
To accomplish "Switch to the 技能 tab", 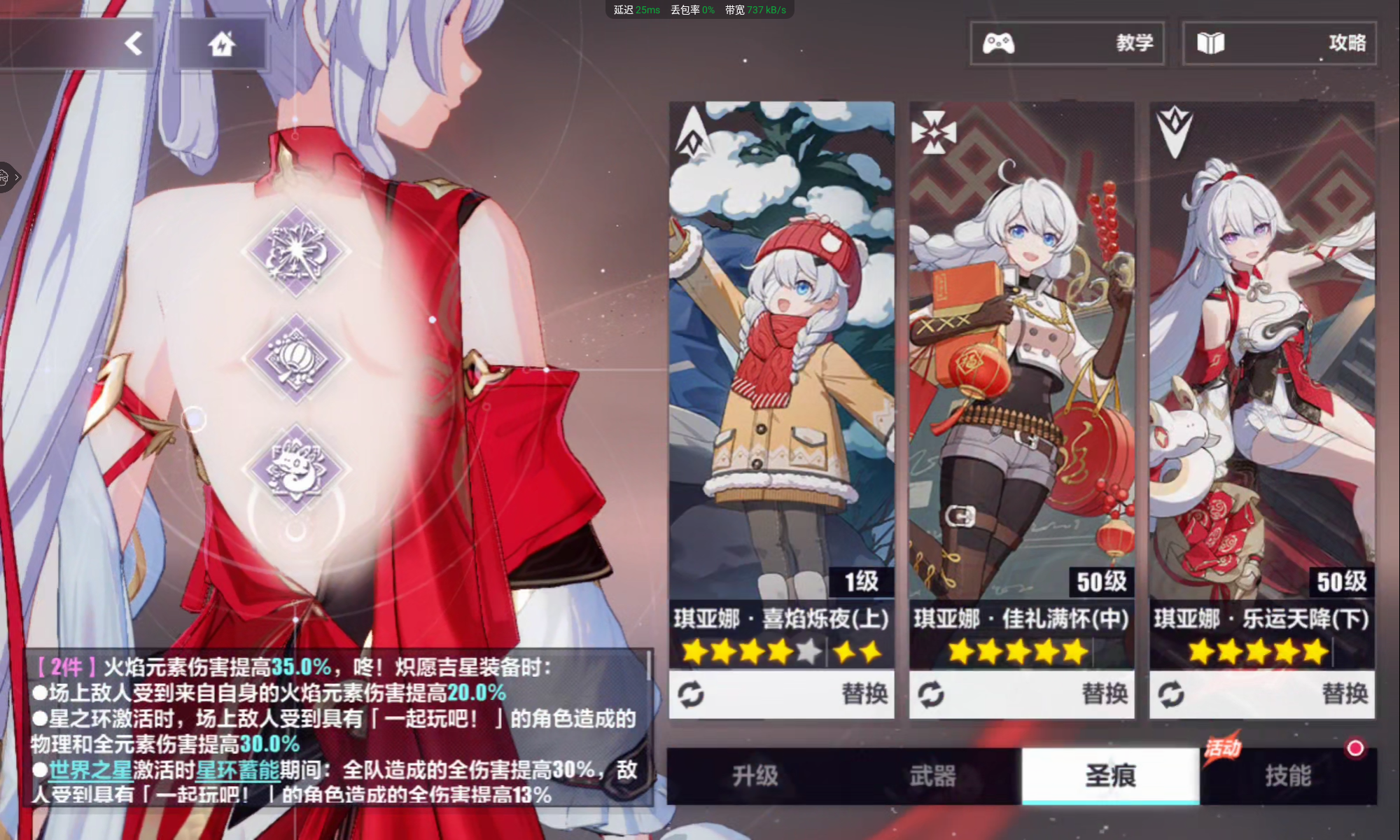I will tap(1291, 777).
